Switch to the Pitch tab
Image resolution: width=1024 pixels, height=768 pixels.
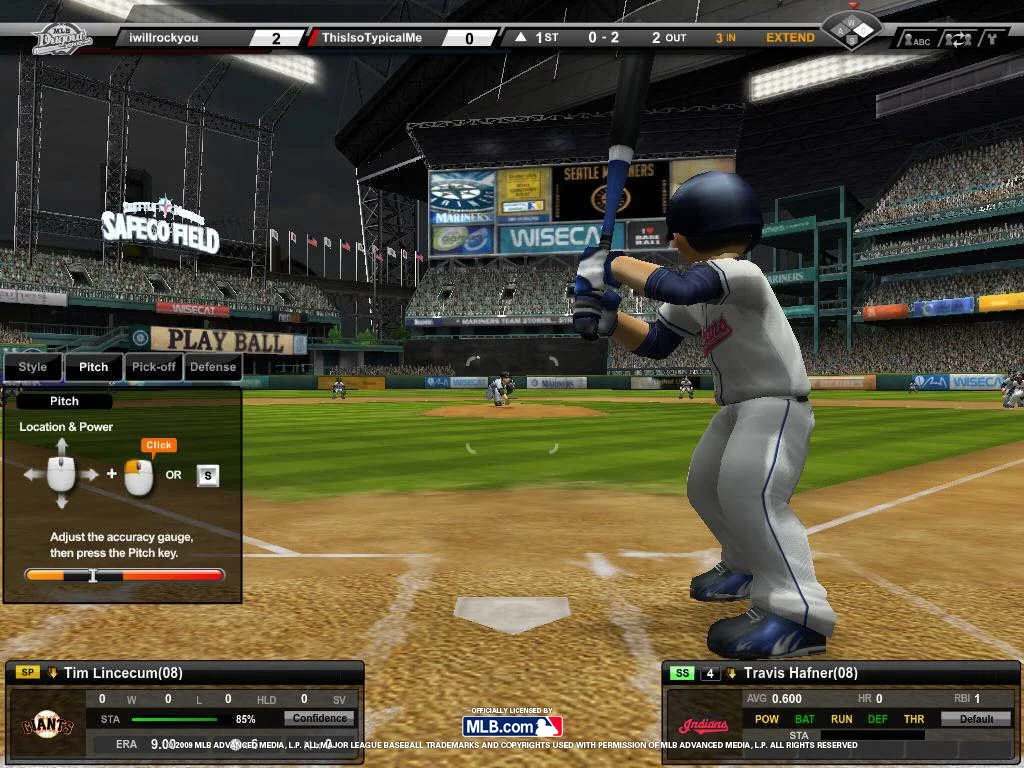click(94, 367)
